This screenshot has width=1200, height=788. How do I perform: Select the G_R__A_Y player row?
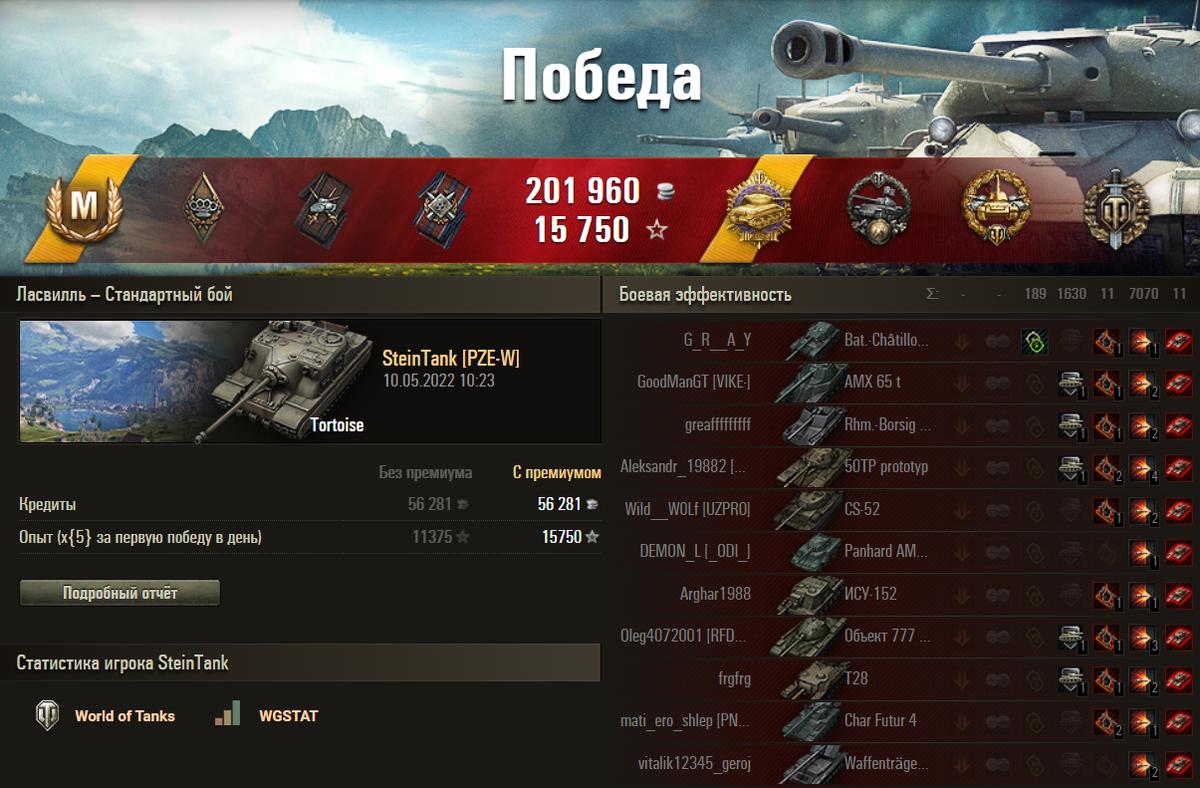click(x=717, y=340)
